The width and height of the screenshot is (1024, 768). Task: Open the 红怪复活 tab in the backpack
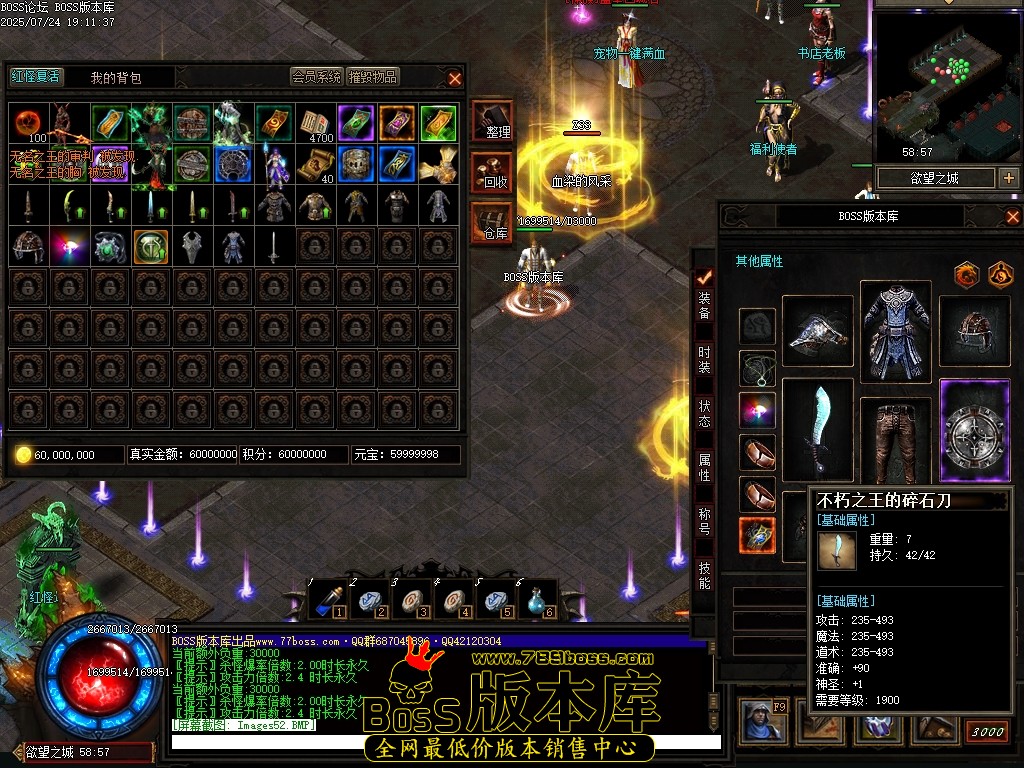[36, 76]
